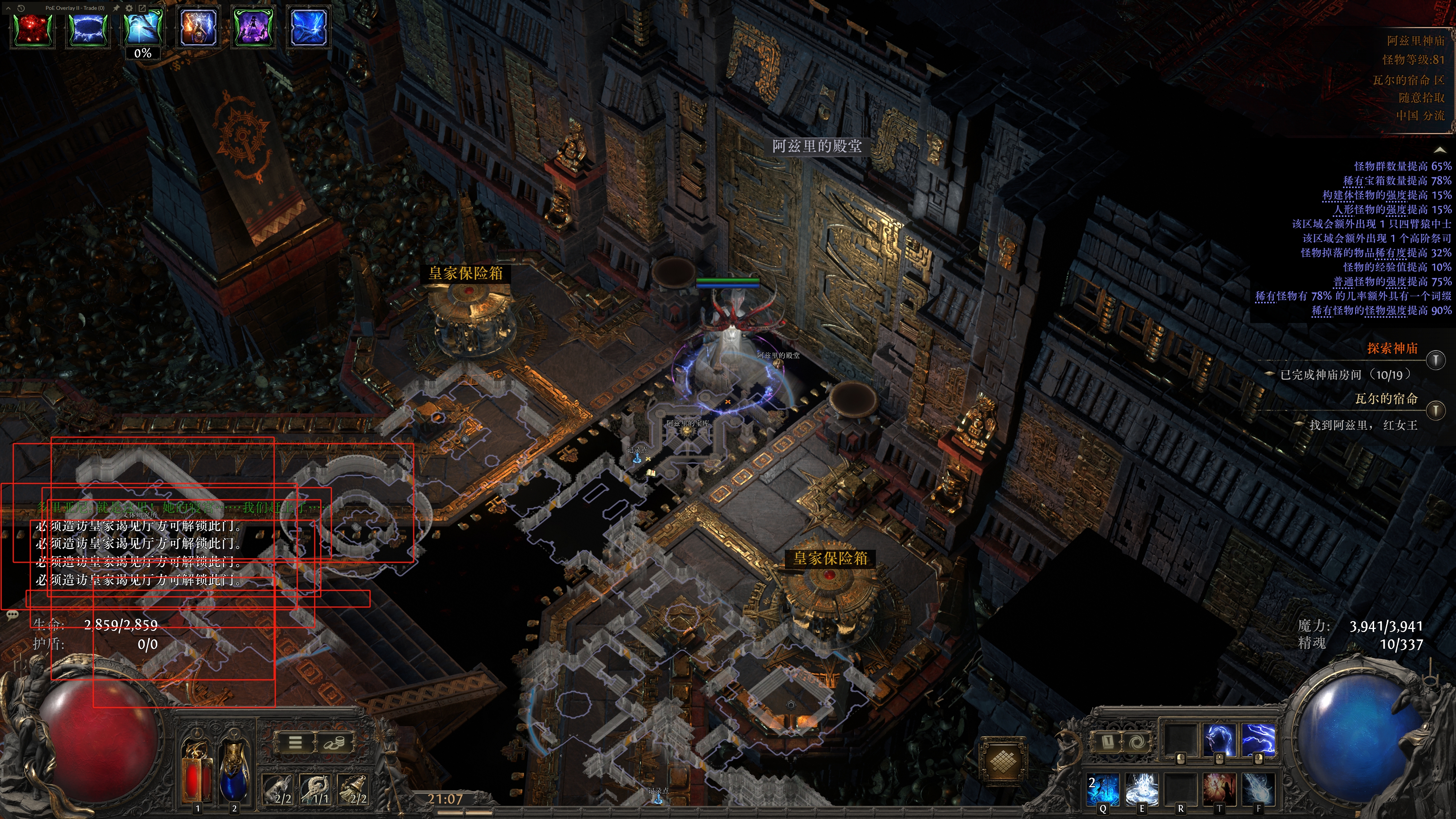
Task: Activate the forked lightning bolts skill
Action: pyautogui.click(x=1258, y=739)
